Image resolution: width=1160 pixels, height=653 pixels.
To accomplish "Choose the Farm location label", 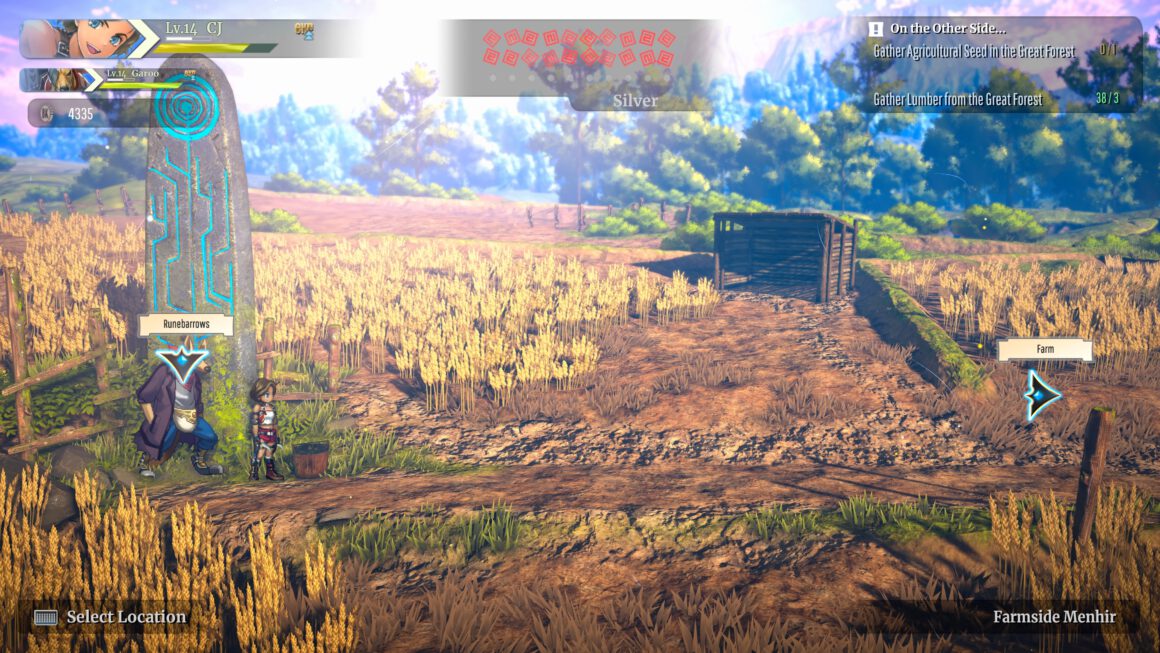I will [x=1044, y=350].
